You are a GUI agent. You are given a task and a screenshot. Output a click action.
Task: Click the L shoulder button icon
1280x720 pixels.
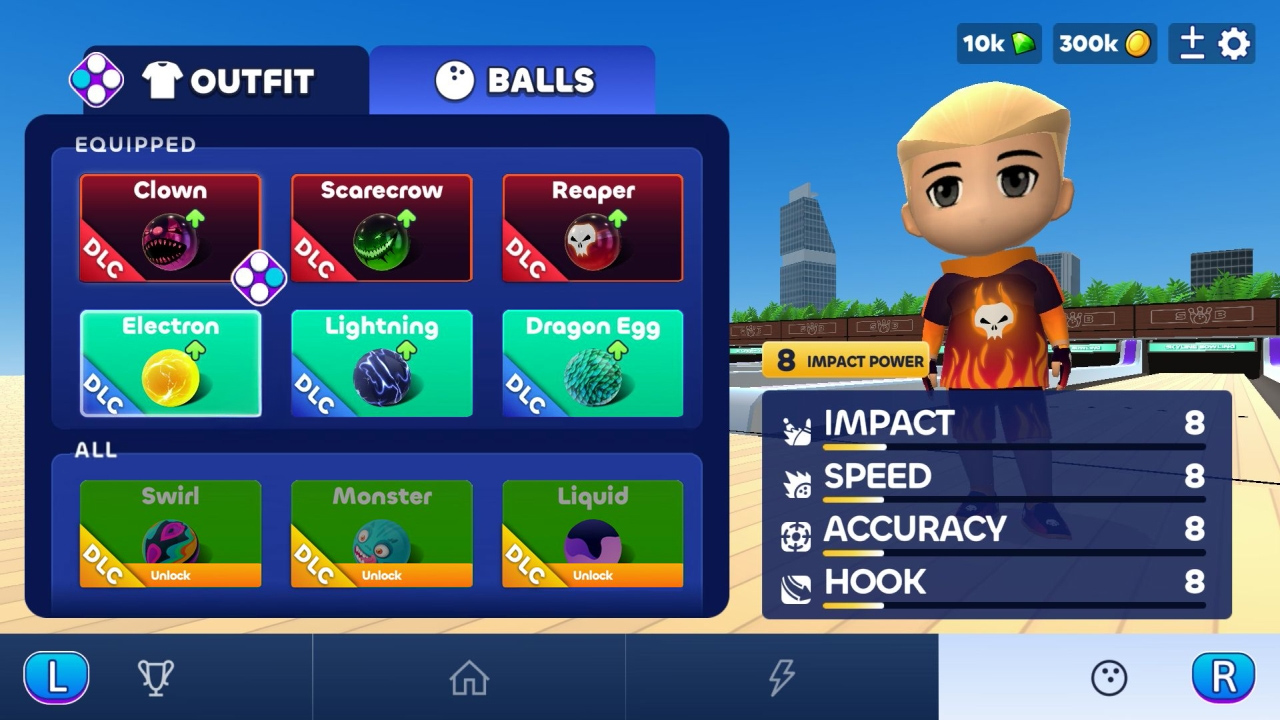(x=57, y=676)
